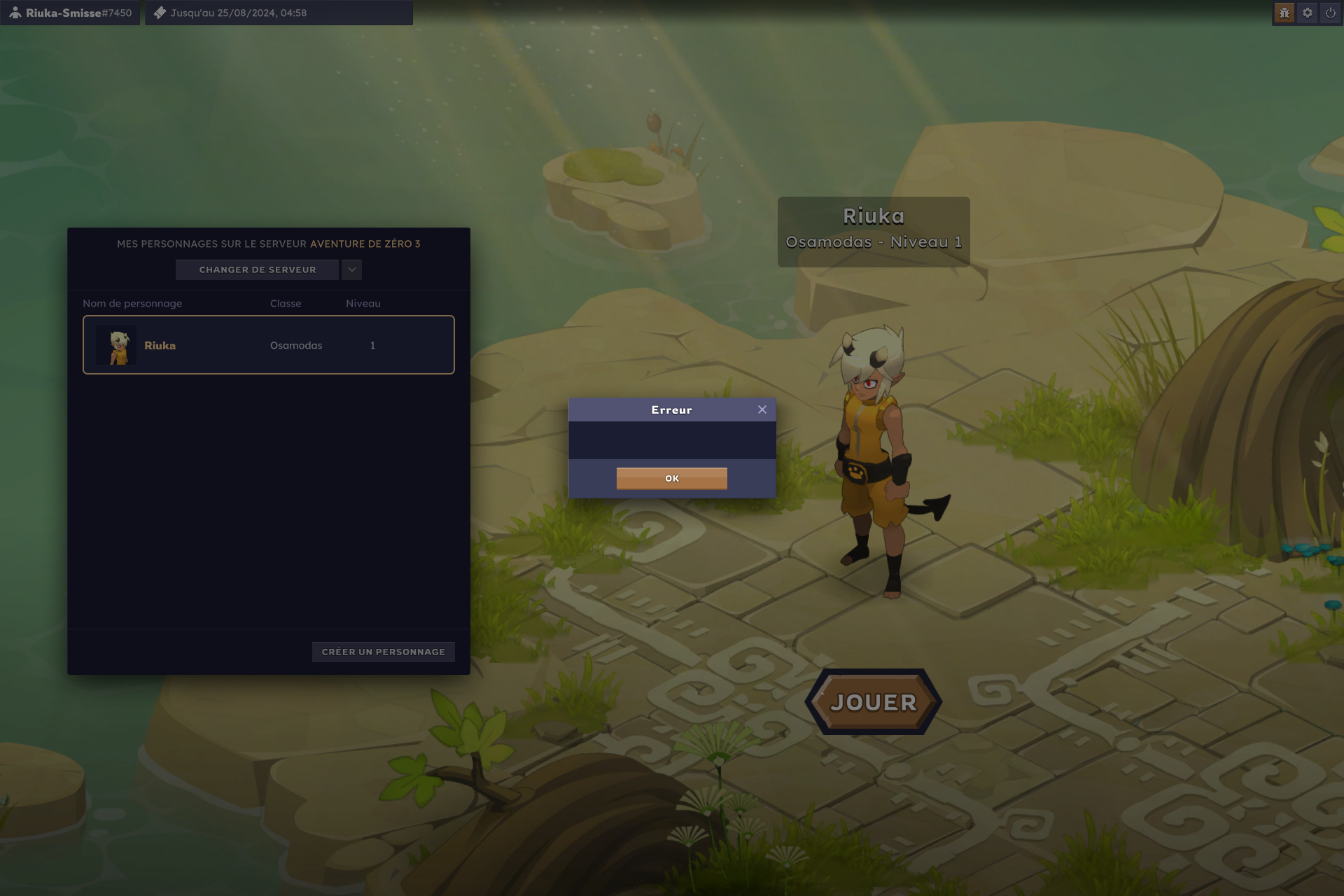Click the Riuka-Smisse#7450 account name

[x=77, y=12]
